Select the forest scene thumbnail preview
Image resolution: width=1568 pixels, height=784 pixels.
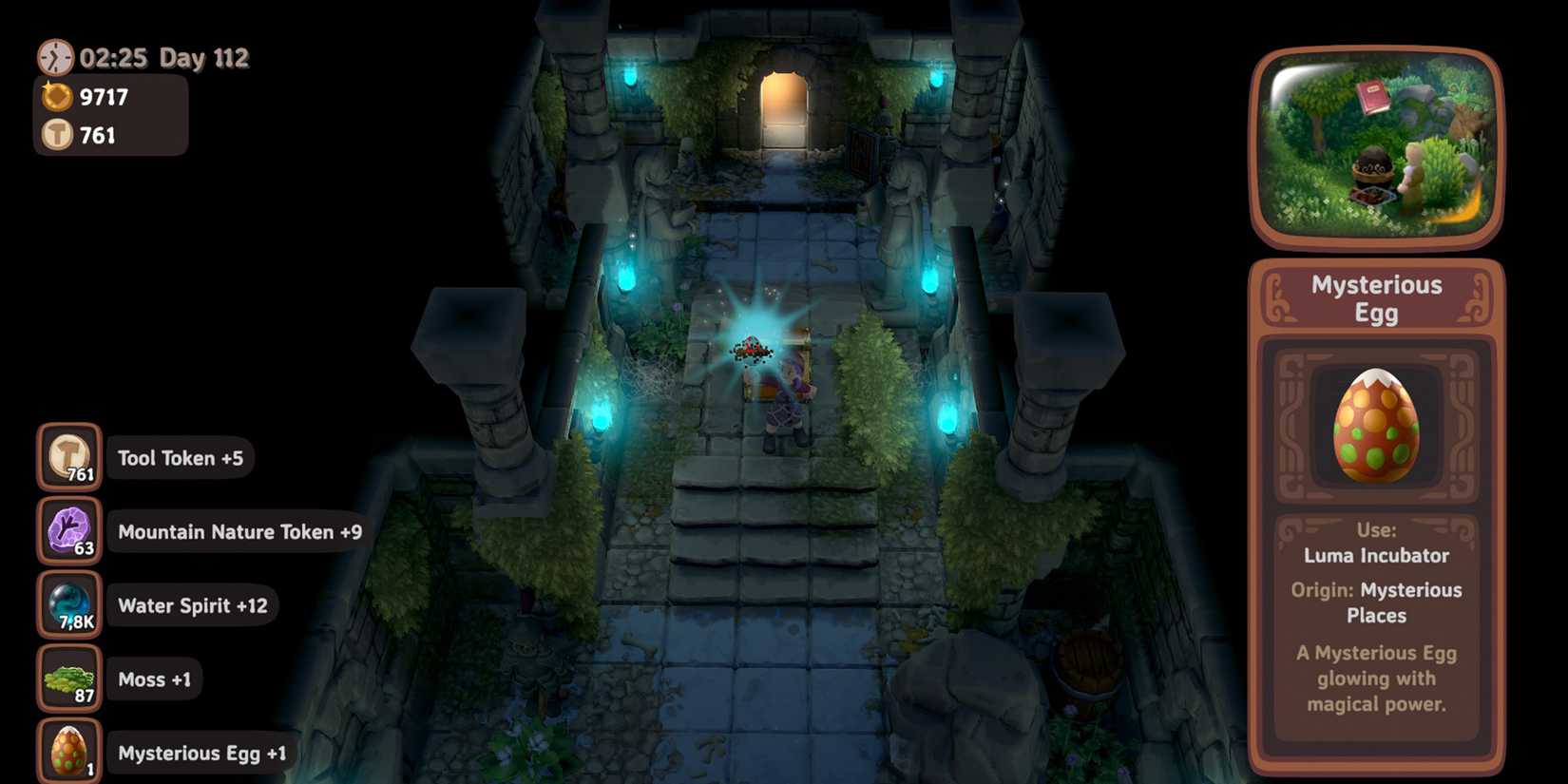point(1375,145)
